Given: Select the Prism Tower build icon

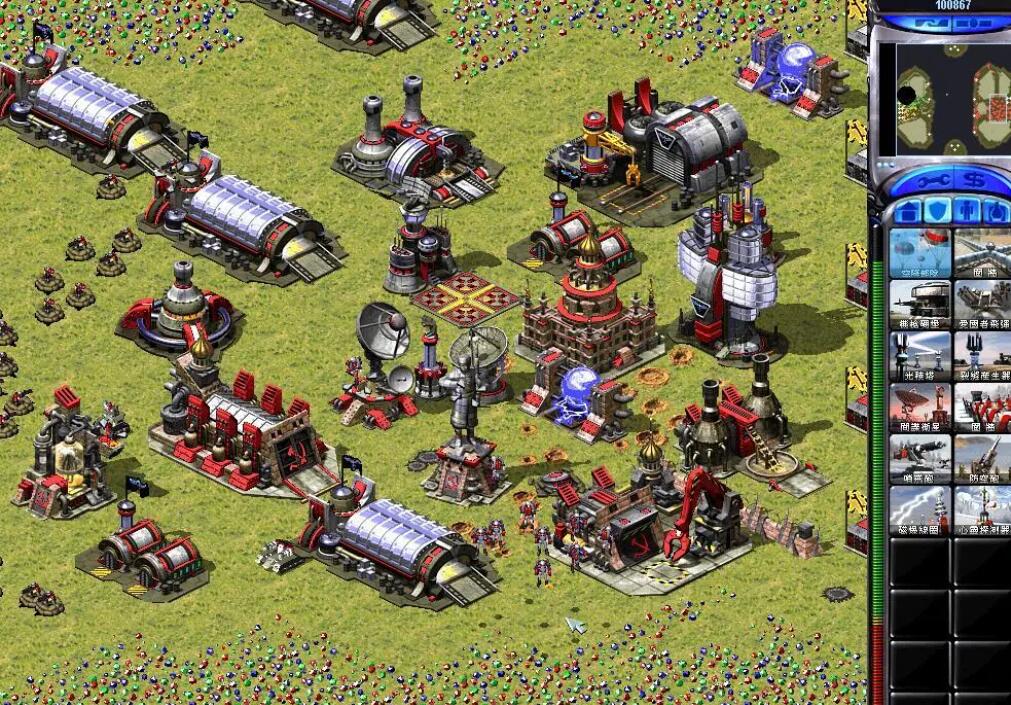Looking at the screenshot, I should click(x=918, y=353).
